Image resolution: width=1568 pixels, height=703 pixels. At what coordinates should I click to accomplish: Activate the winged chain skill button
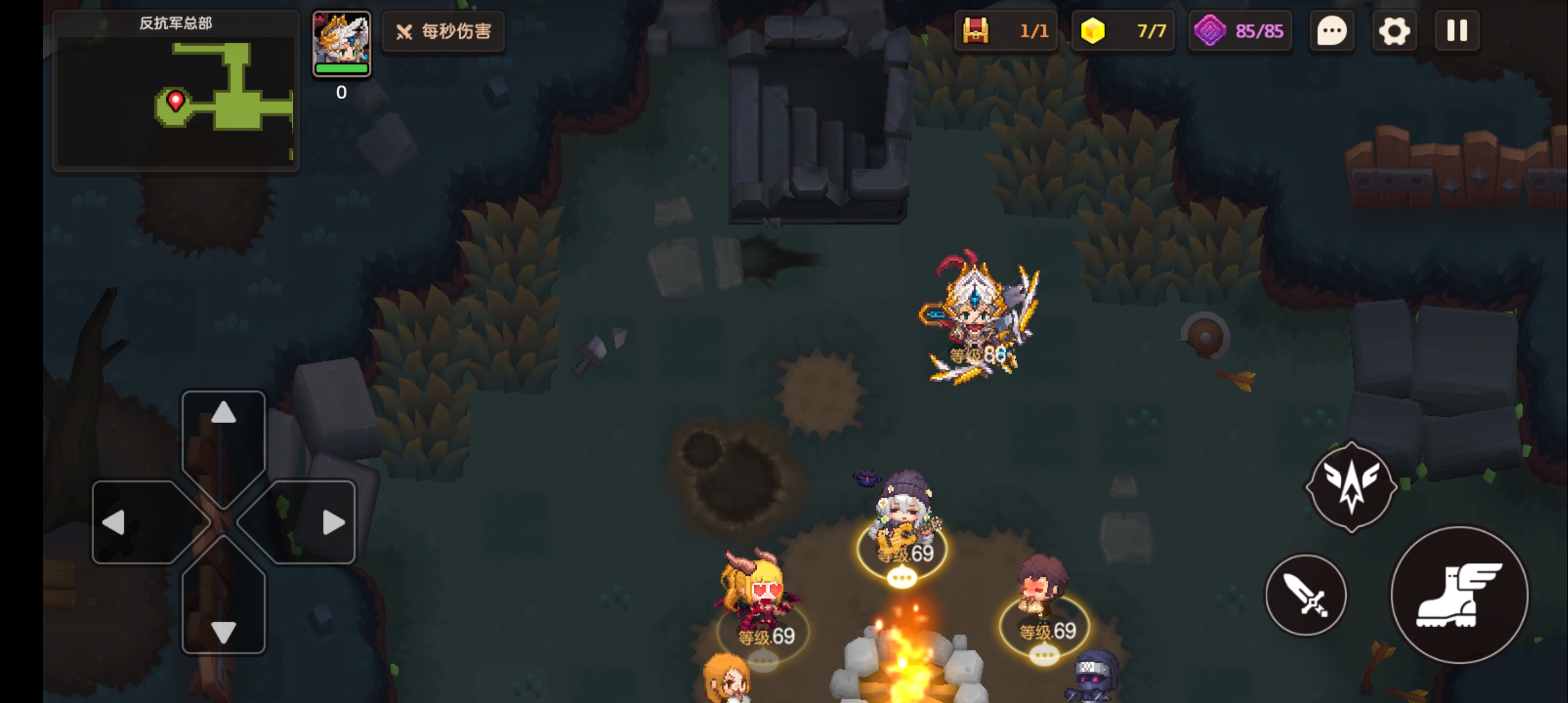pyautogui.click(x=1351, y=486)
